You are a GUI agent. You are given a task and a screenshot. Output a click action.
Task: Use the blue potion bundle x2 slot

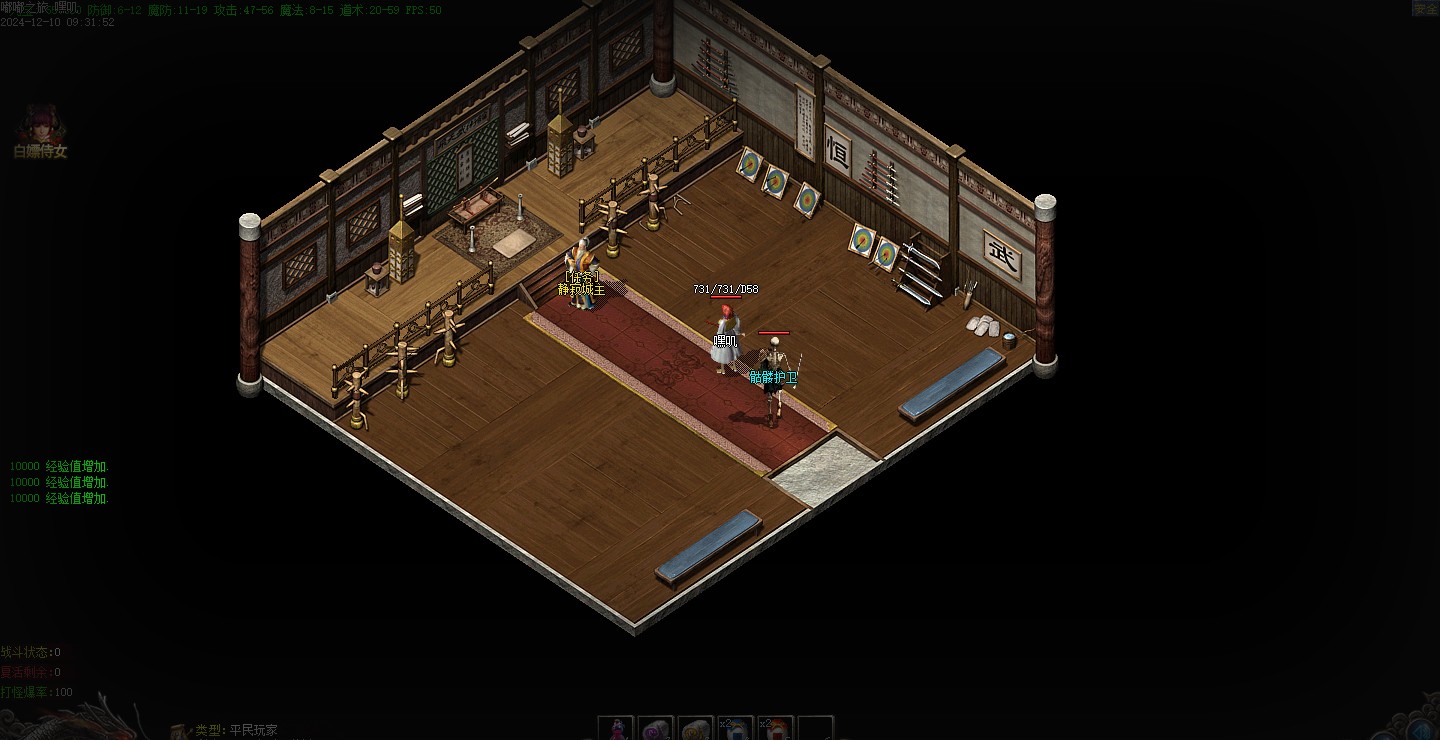click(736, 729)
